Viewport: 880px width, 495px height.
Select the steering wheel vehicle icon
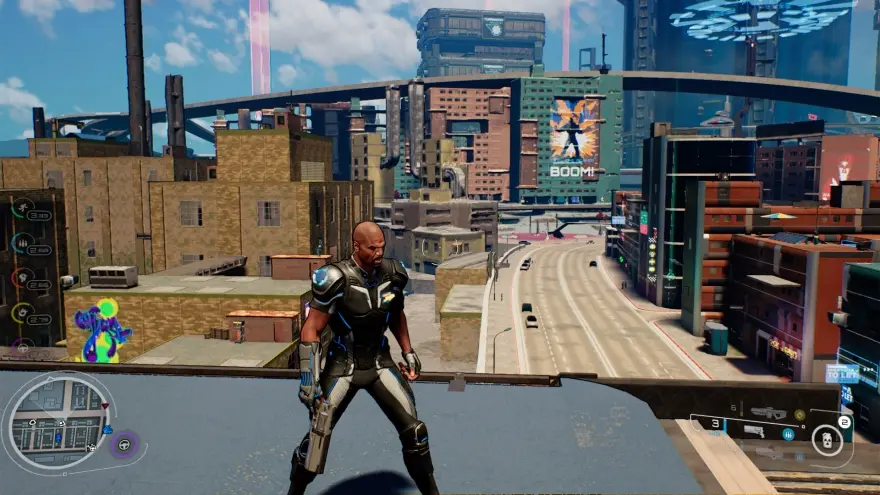click(125, 445)
